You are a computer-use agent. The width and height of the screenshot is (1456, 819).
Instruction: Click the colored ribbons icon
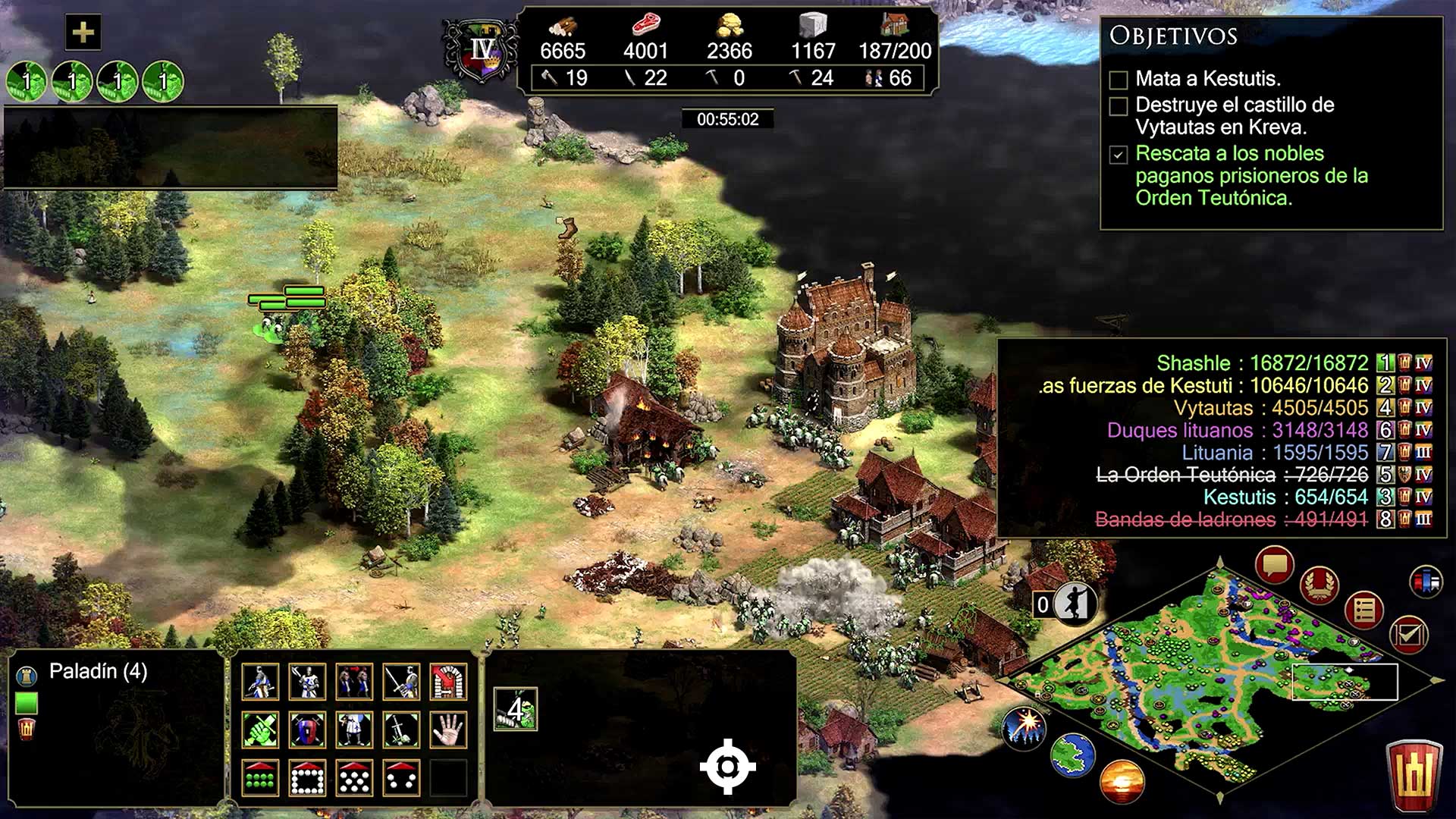coord(1426,582)
